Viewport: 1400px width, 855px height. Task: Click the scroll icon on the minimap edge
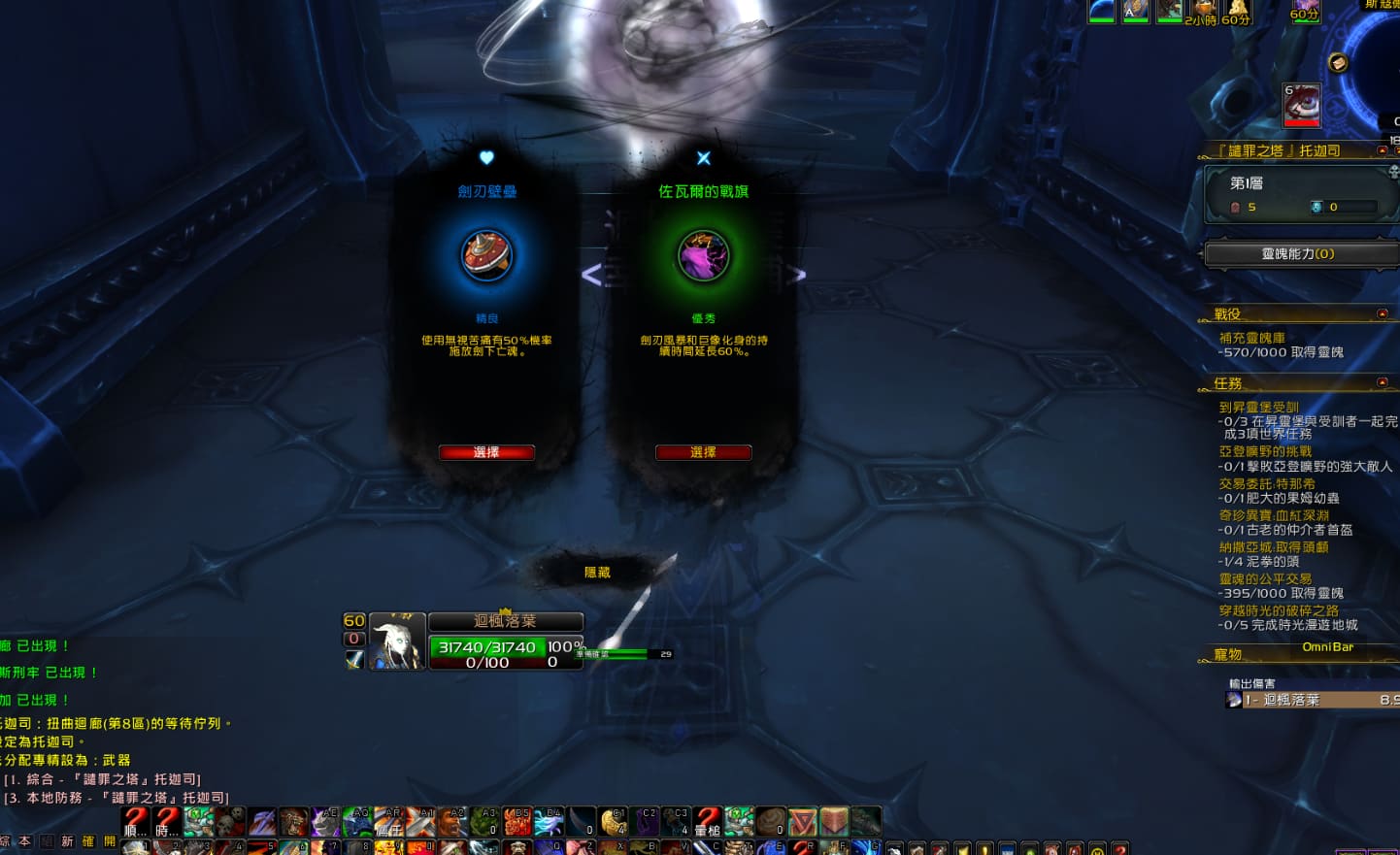tap(1338, 63)
